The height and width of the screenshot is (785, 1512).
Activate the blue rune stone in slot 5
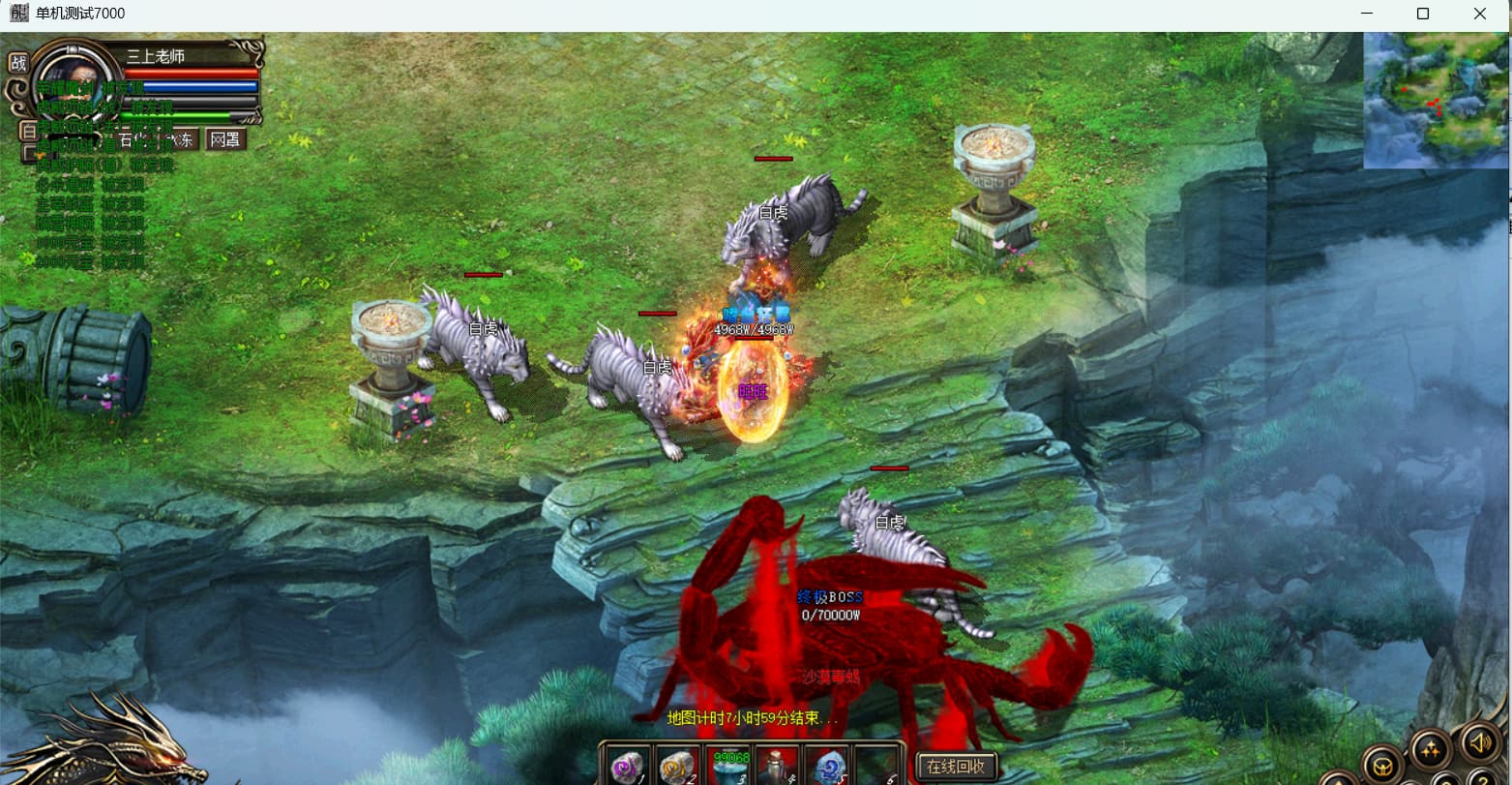point(827,767)
